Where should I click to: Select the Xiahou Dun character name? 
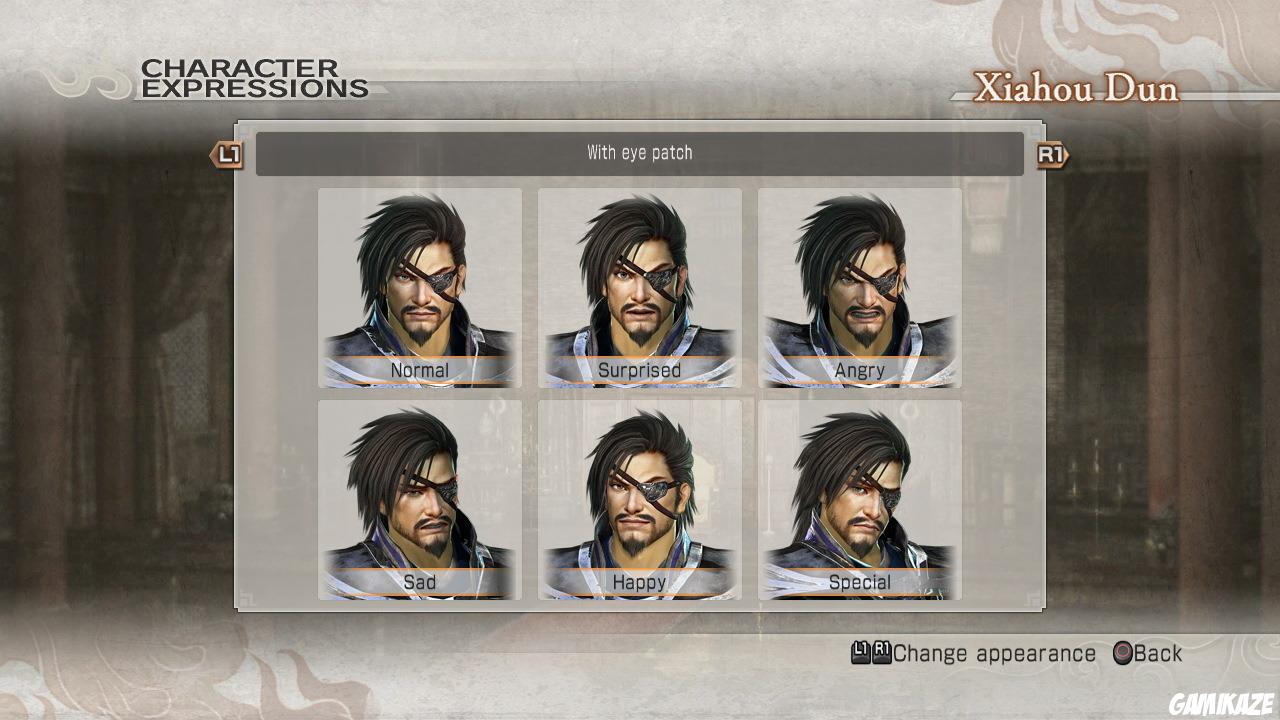tap(1079, 89)
